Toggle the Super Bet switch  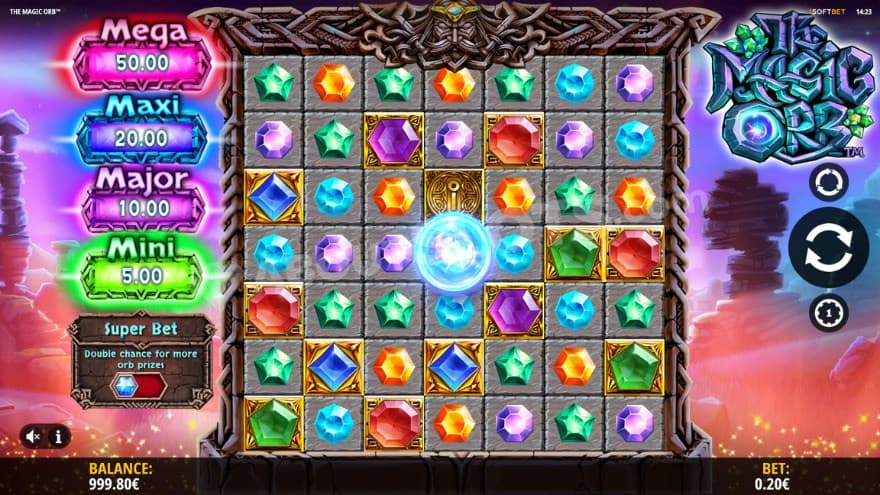pyautogui.click(x=138, y=387)
